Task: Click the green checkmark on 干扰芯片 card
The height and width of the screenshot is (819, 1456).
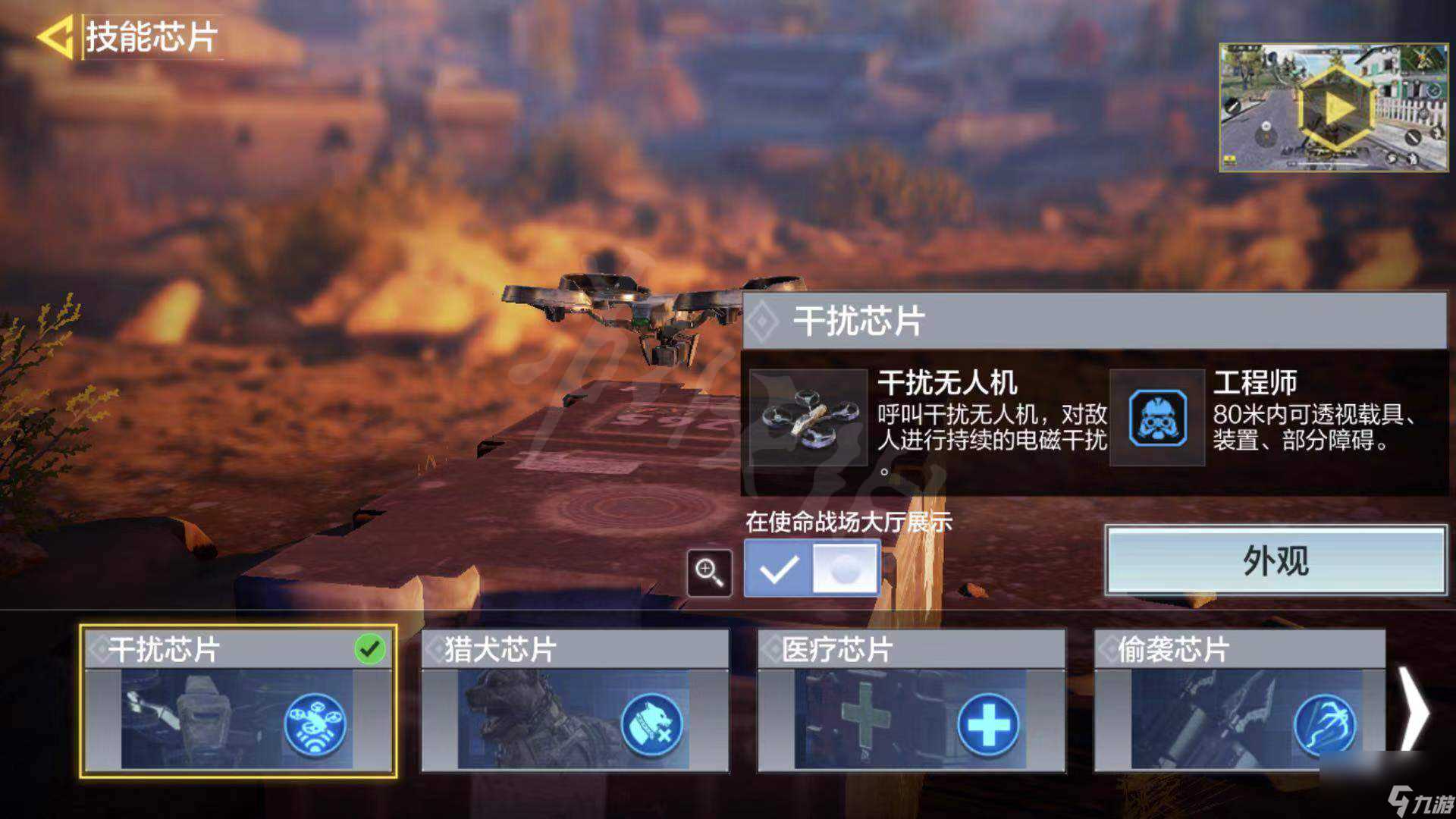Action: pyautogui.click(x=369, y=648)
